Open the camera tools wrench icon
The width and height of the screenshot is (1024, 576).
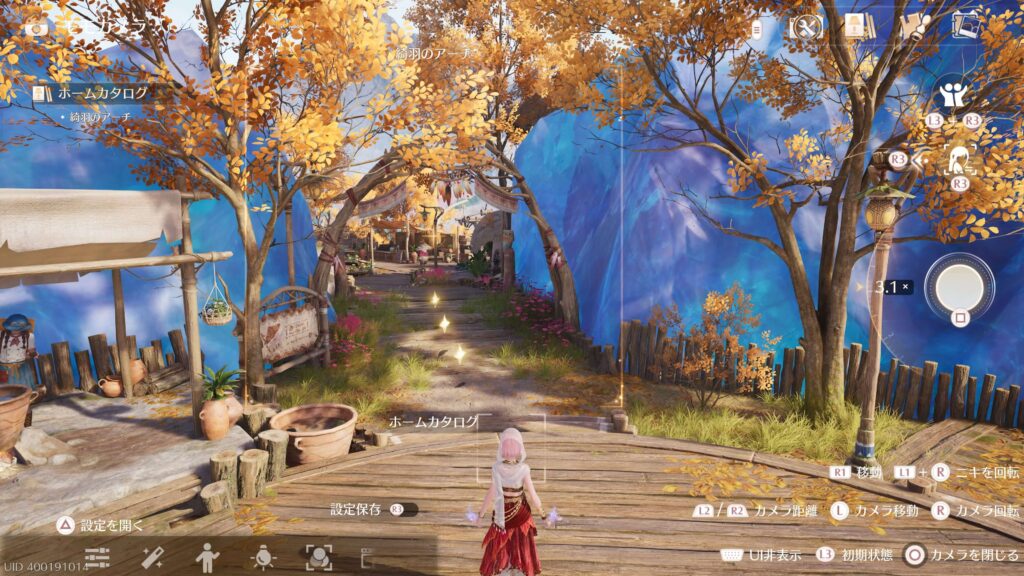click(805, 28)
